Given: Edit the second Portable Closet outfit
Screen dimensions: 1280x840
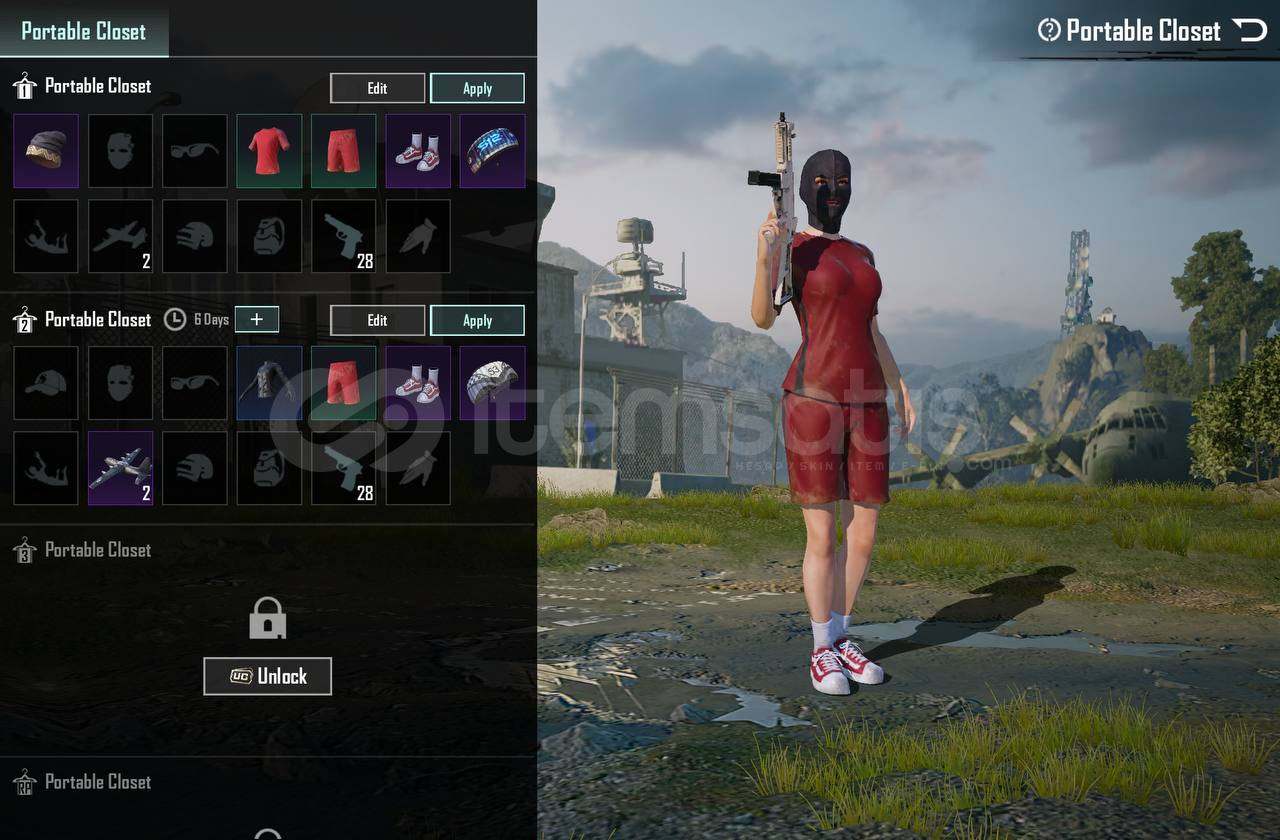Looking at the screenshot, I should [x=377, y=320].
